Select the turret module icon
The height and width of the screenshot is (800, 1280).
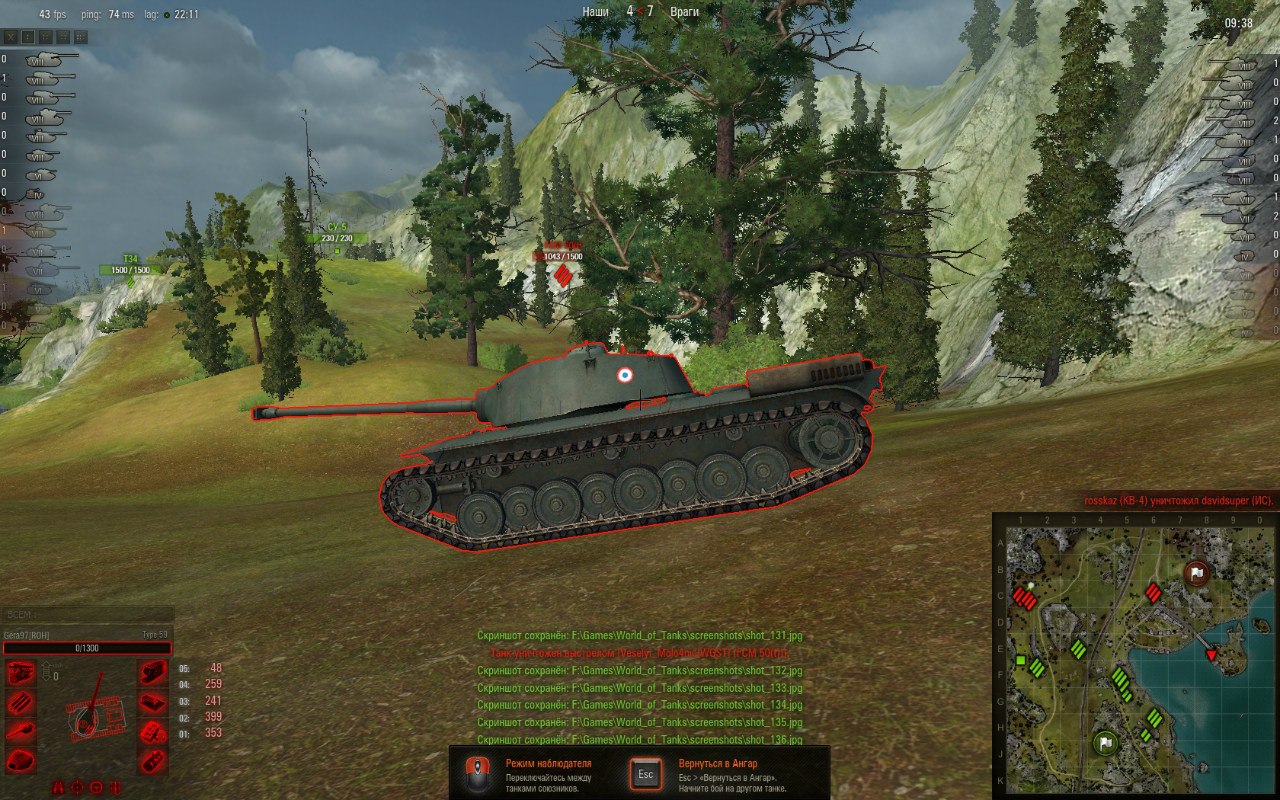[20, 760]
